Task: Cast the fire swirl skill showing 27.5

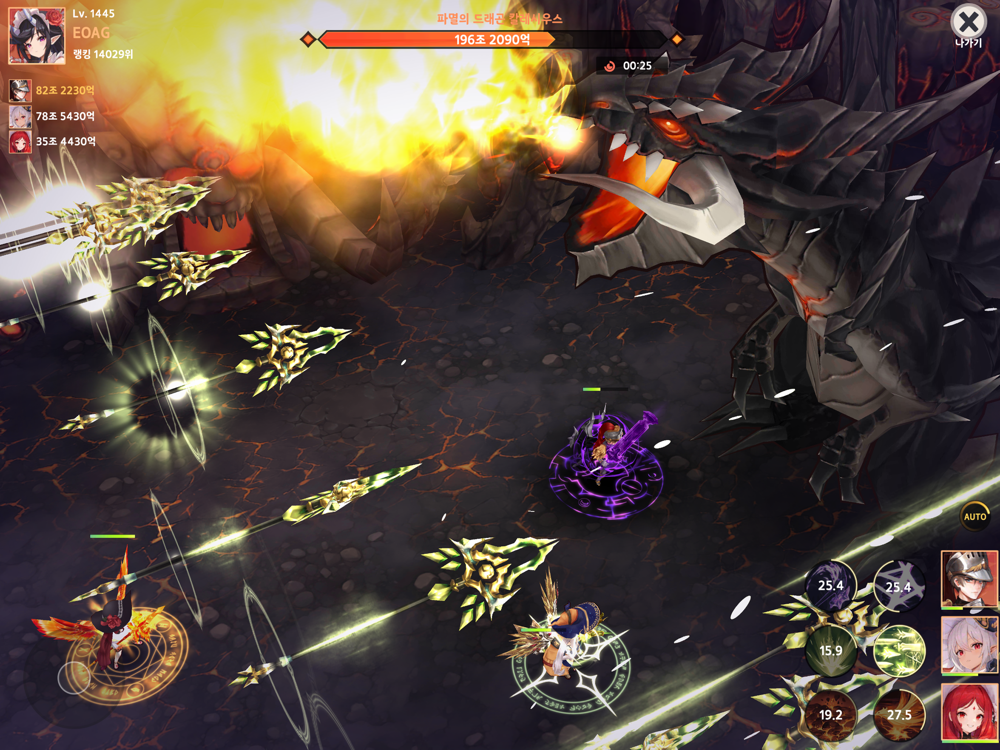Action: (898, 714)
